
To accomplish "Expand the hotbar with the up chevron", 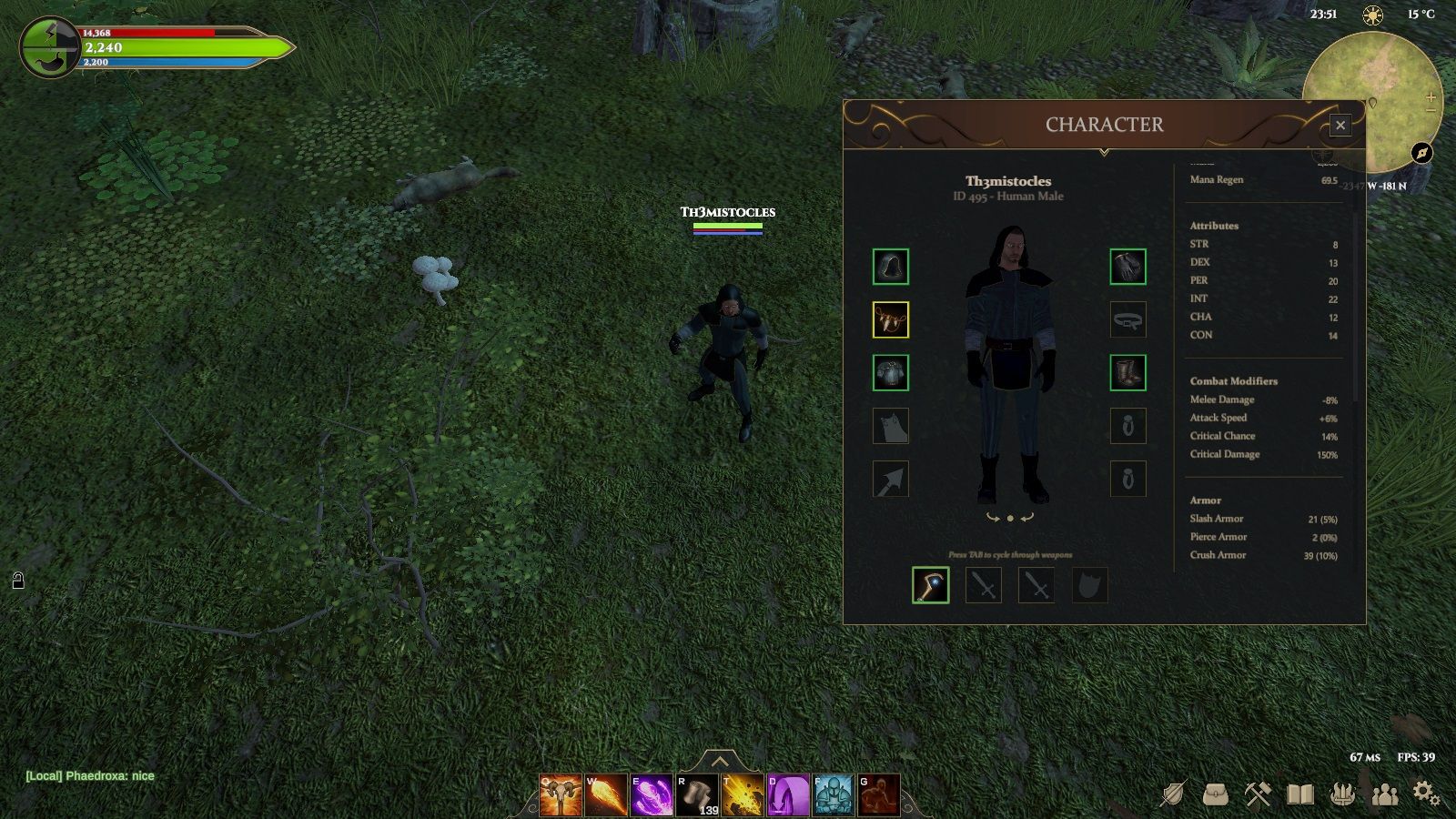I will (x=720, y=761).
